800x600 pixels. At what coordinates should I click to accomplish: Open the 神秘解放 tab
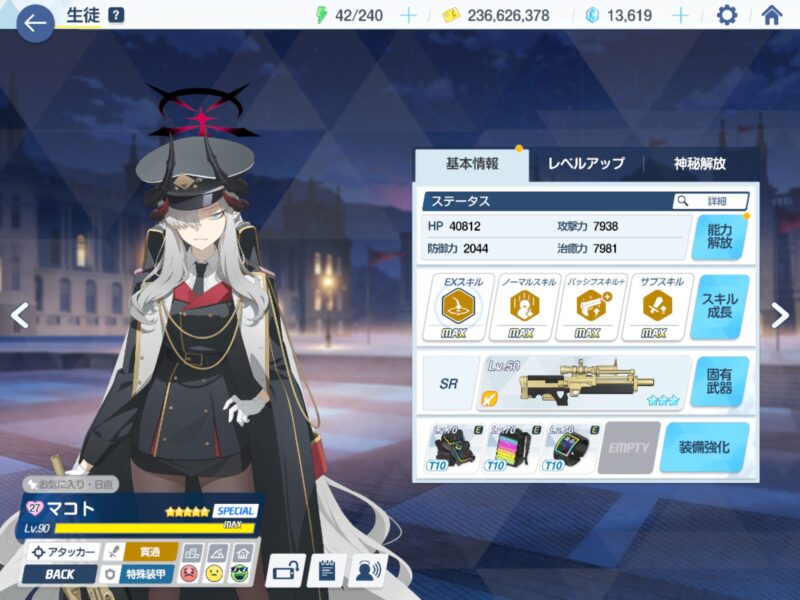click(x=700, y=163)
